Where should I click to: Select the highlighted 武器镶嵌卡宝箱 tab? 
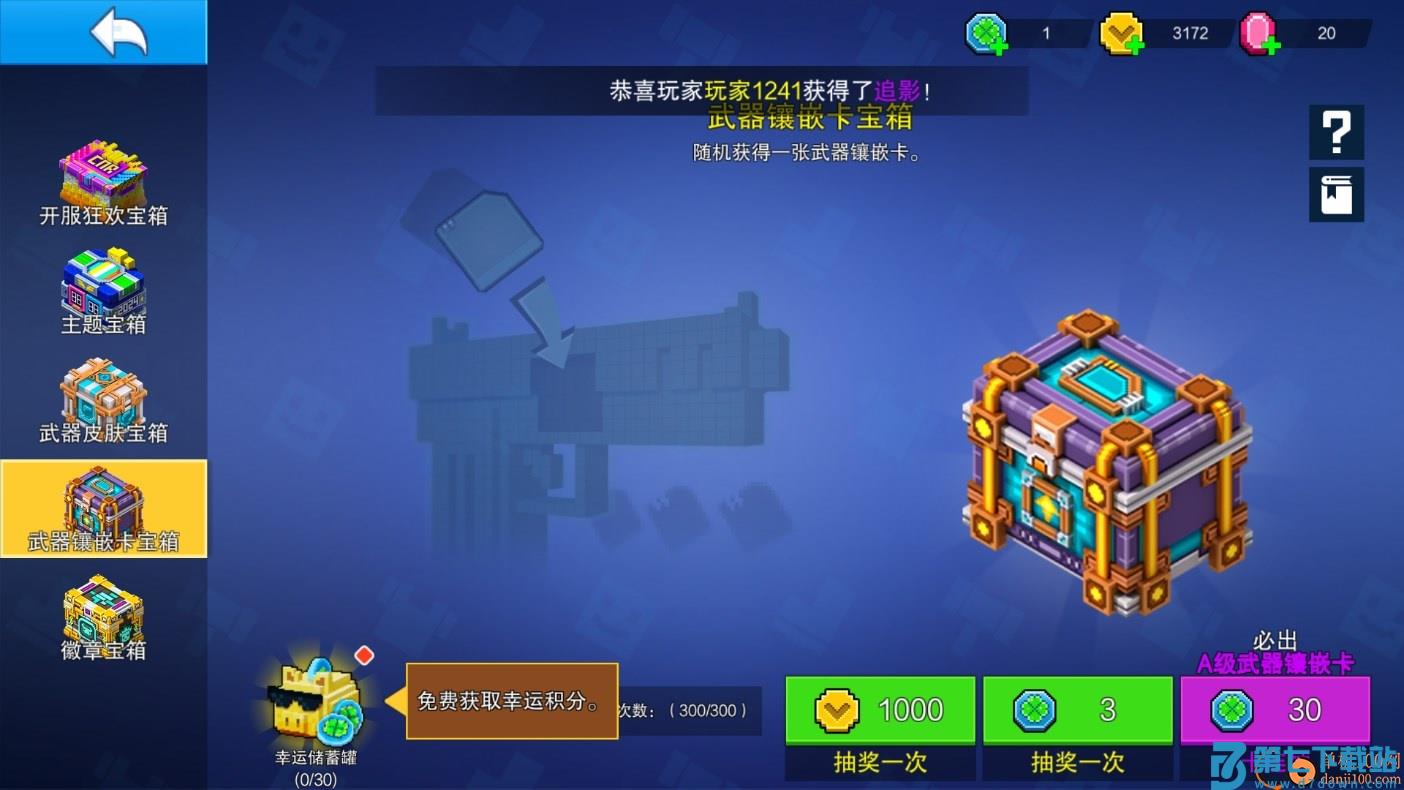tap(103, 508)
